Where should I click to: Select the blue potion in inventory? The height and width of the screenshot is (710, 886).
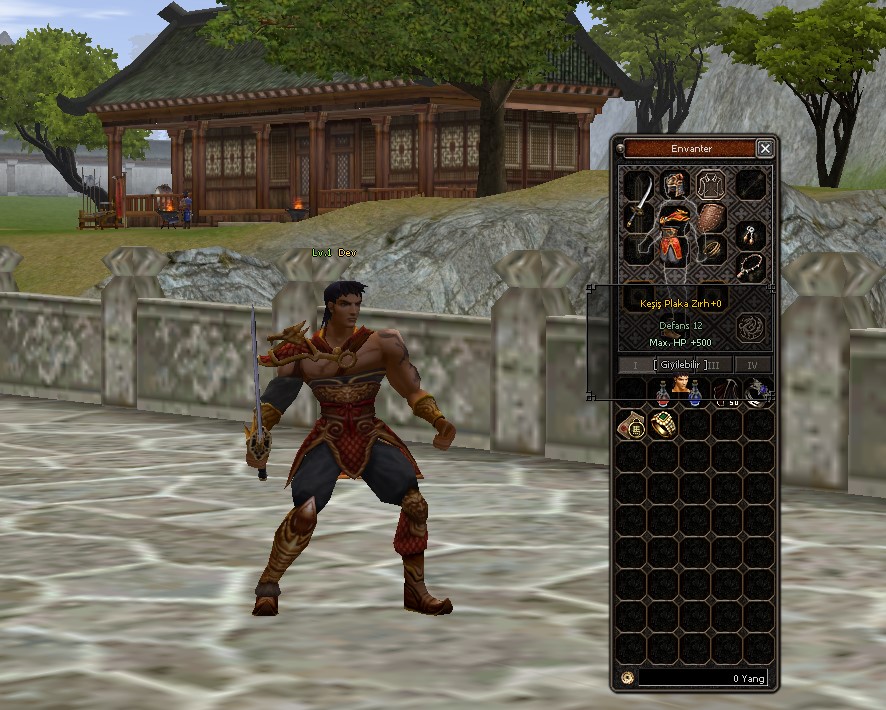(x=694, y=393)
